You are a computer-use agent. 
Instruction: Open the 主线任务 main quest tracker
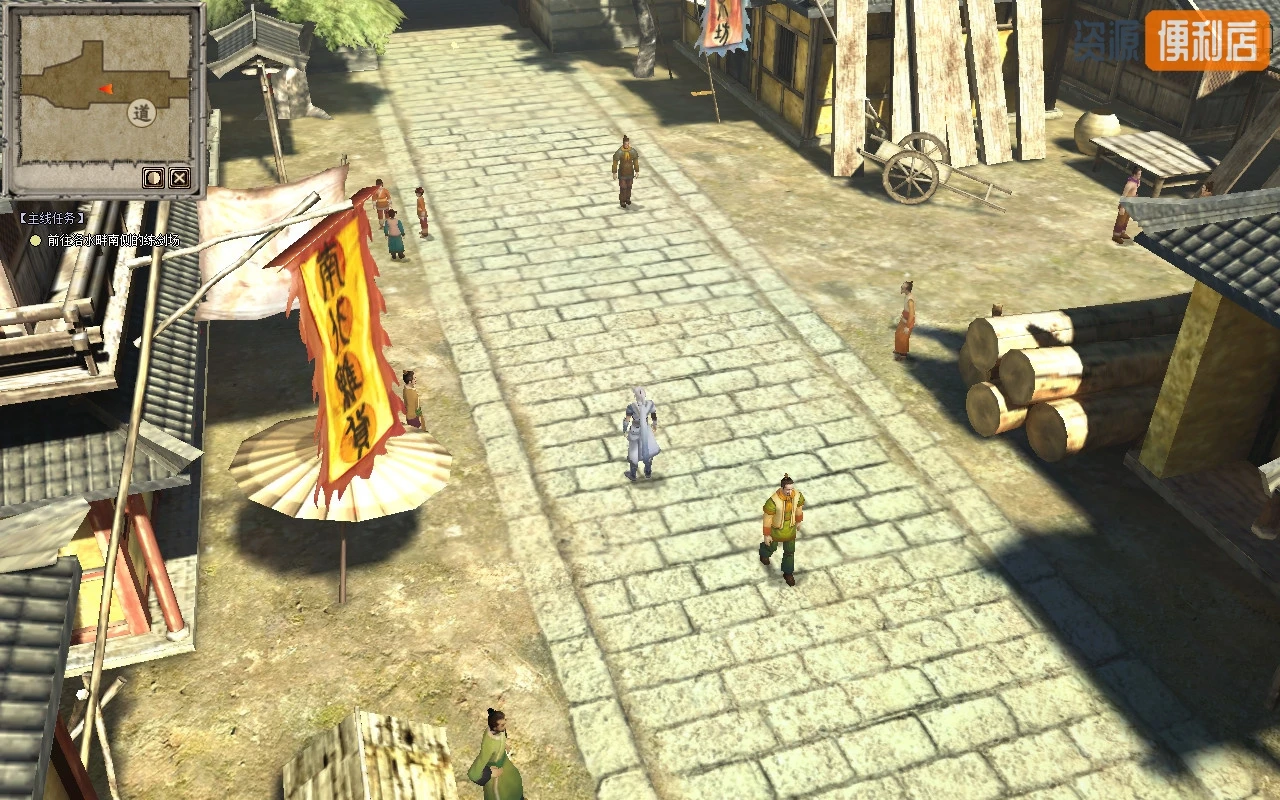tap(52, 218)
